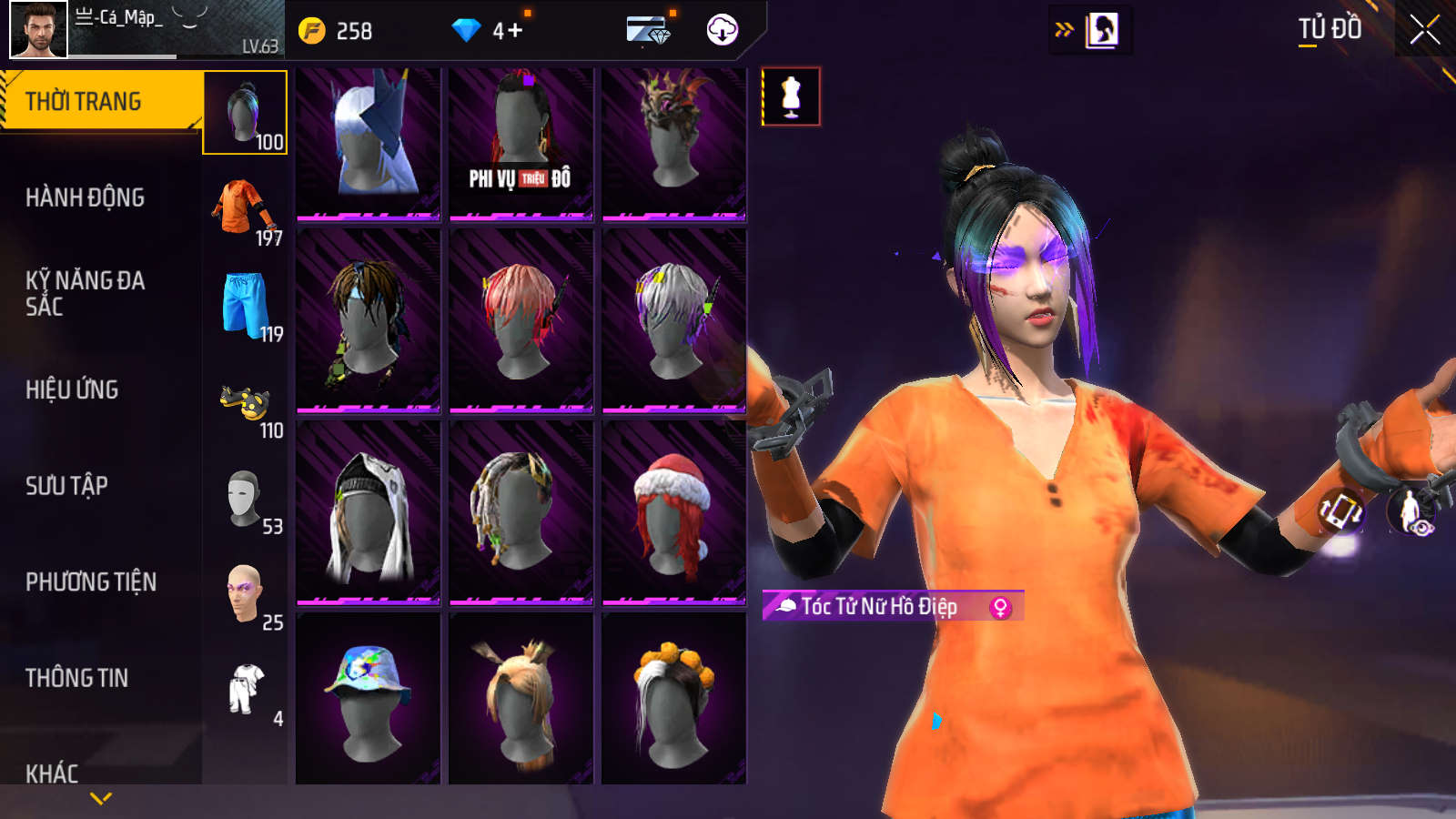This screenshot has height=819, width=1456.
Task: Pick the white face mask subcategory
Action: click(x=245, y=499)
